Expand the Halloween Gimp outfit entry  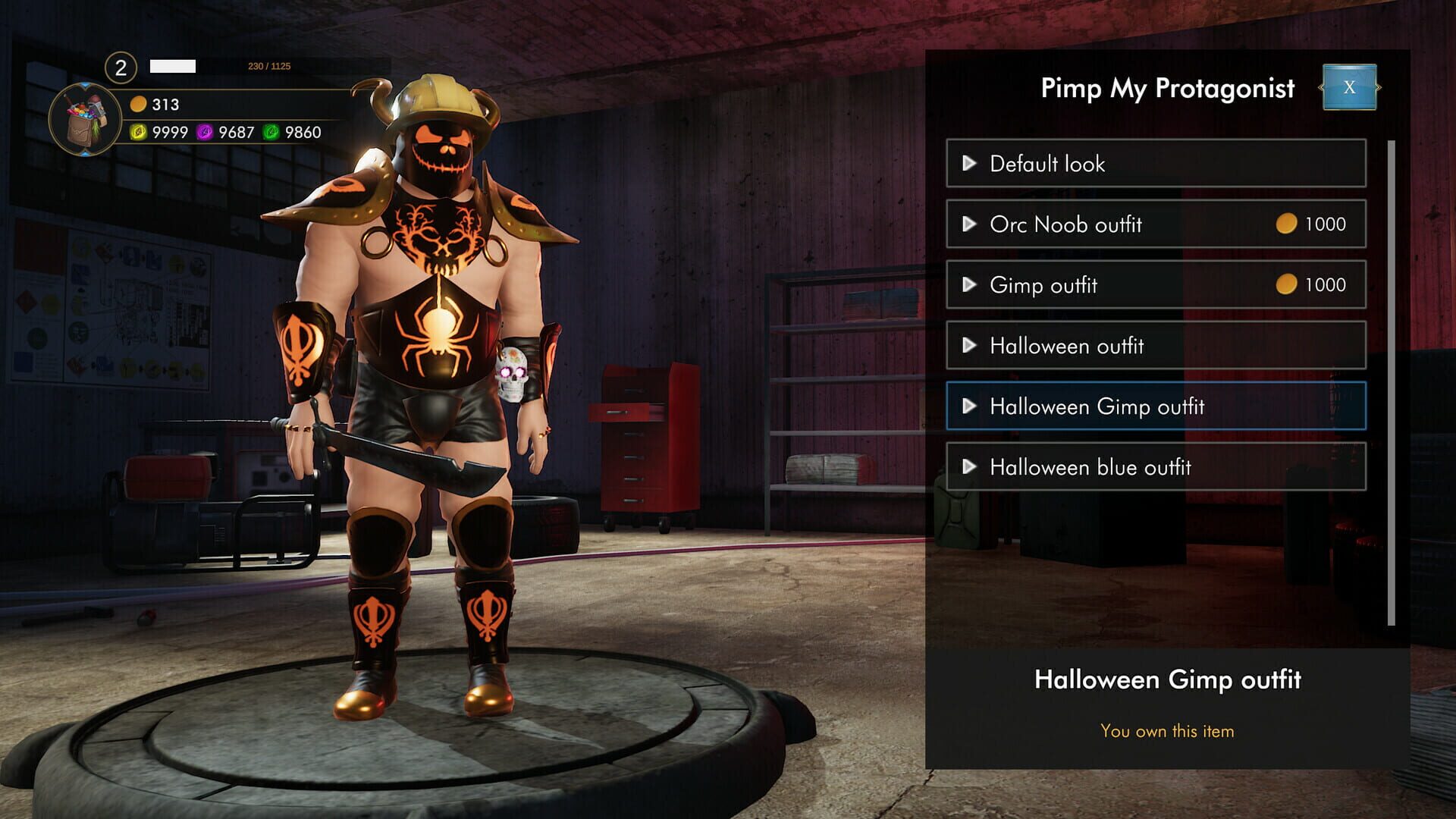coord(968,406)
